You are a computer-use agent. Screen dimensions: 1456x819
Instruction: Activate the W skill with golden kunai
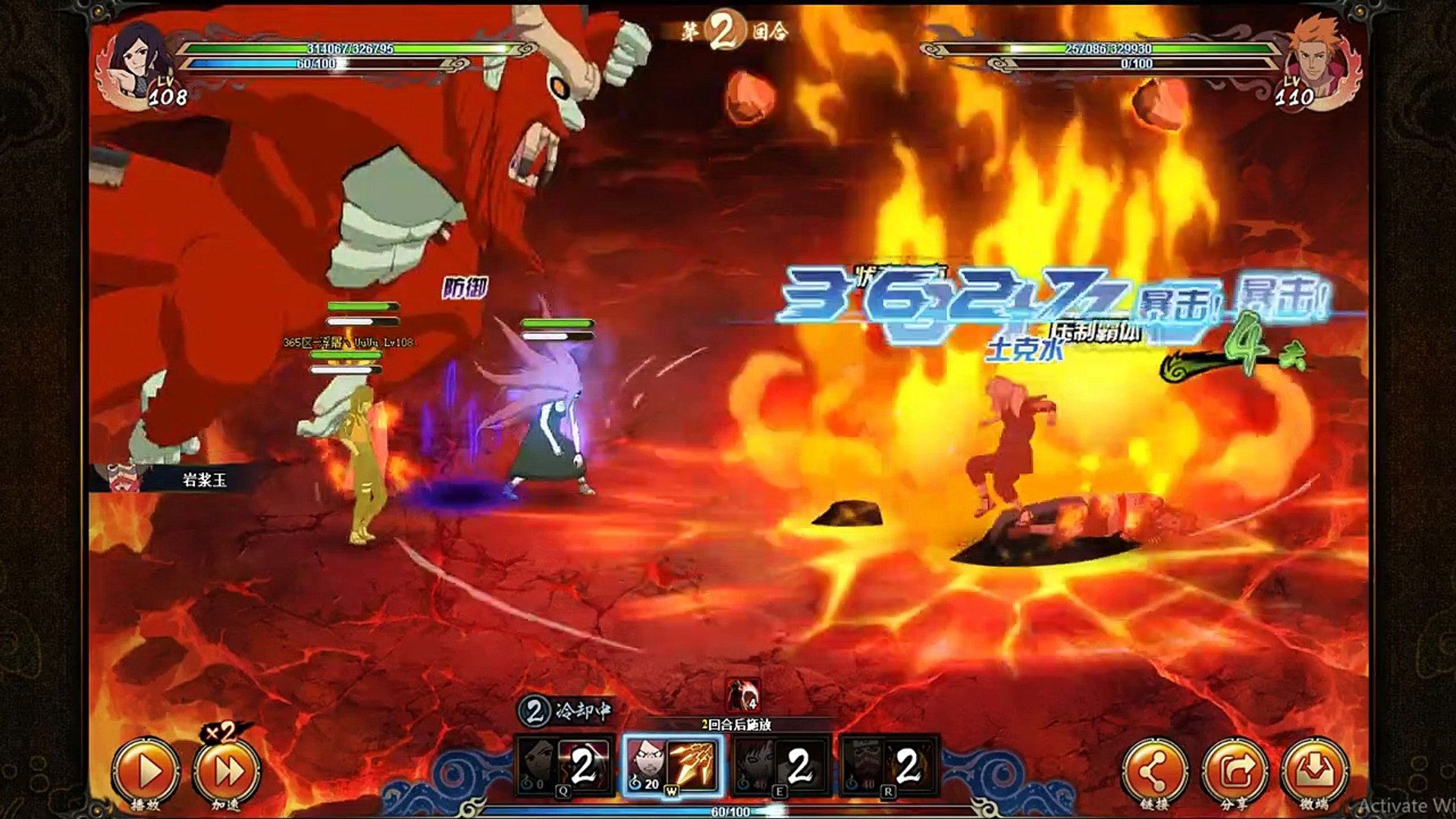pos(673,766)
